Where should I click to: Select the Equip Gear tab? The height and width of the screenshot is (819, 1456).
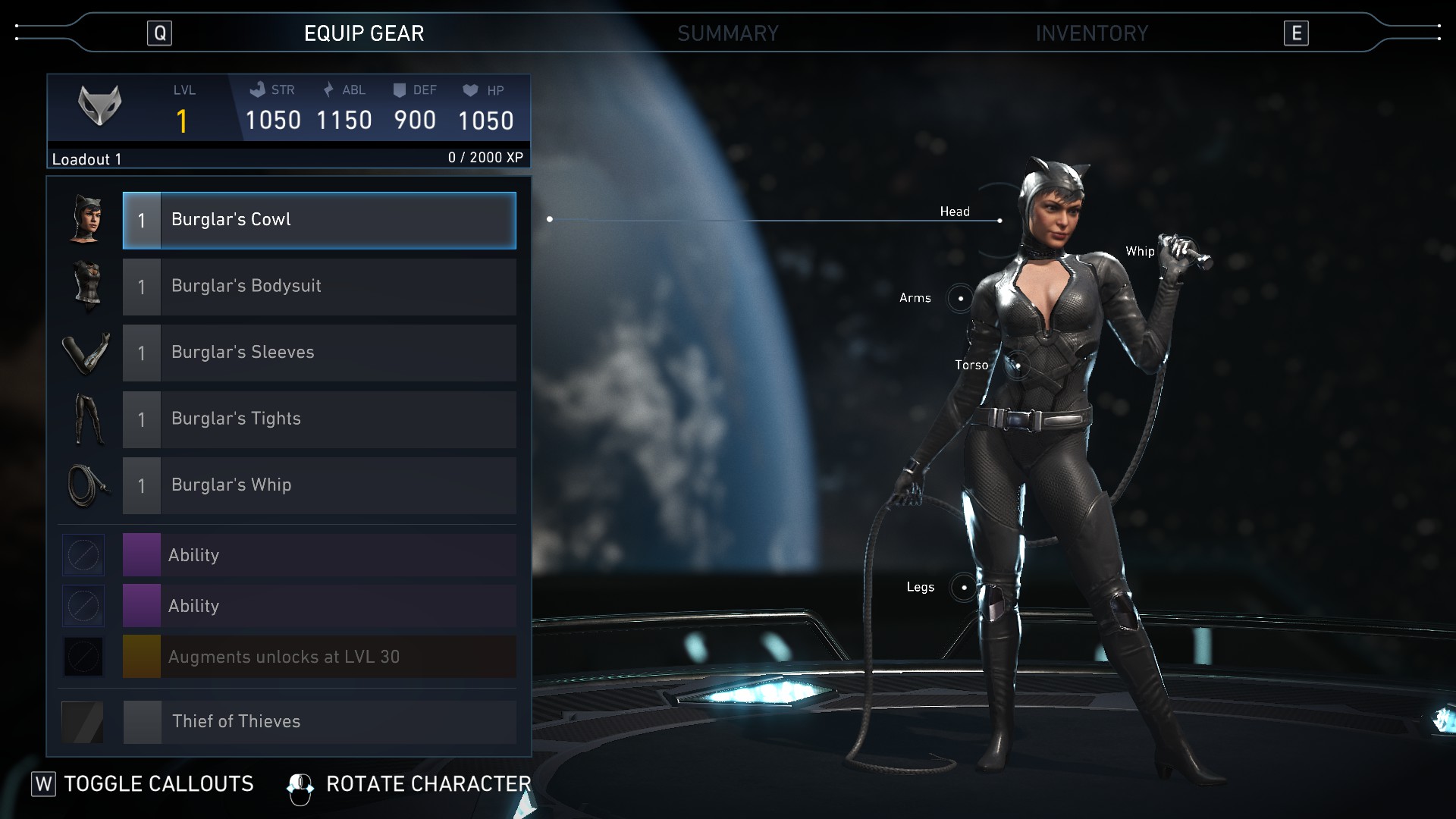(364, 33)
